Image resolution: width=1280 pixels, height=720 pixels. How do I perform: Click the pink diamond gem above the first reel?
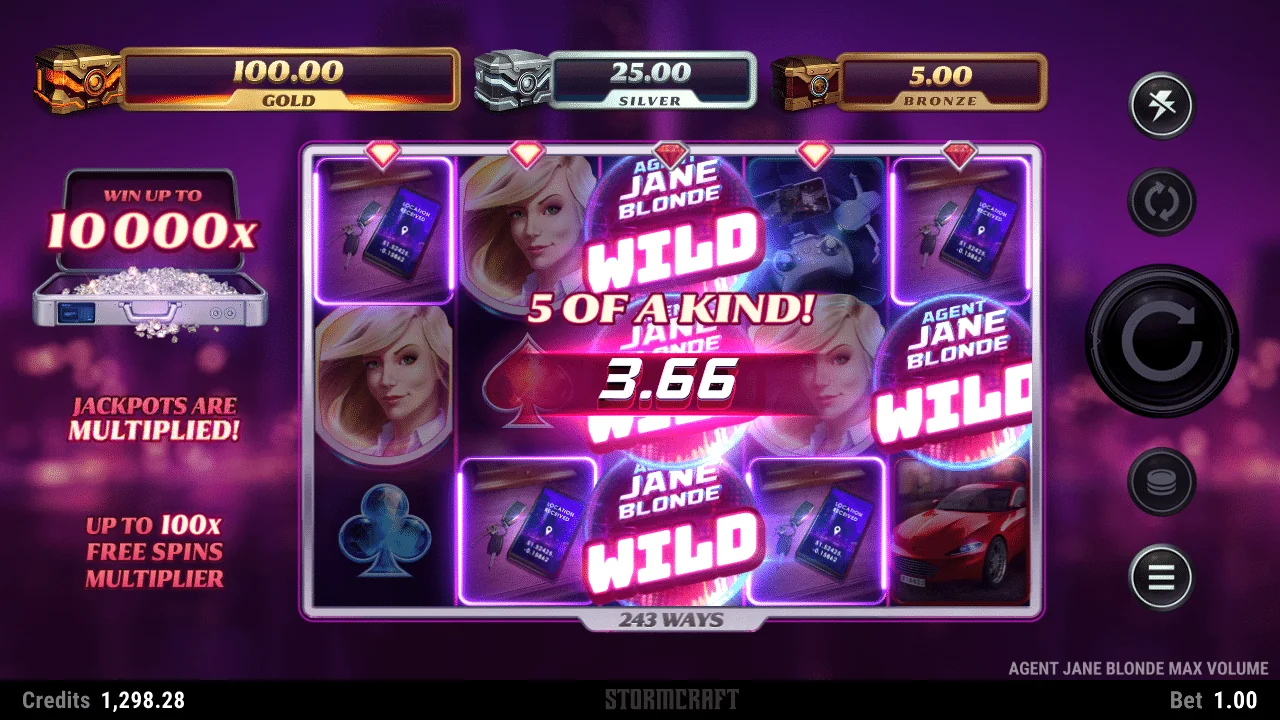(x=383, y=155)
